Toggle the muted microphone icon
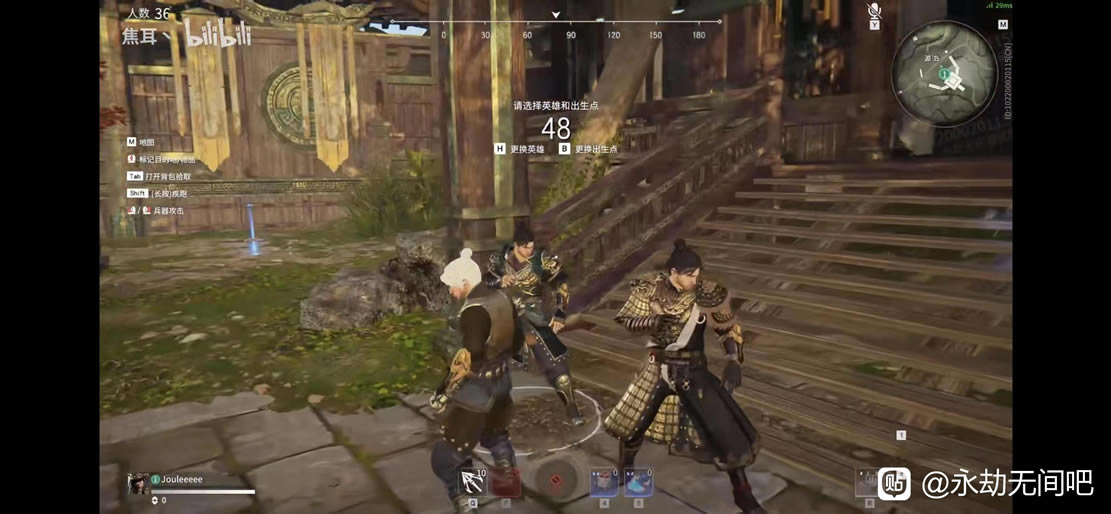The height and width of the screenshot is (514, 1111). click(x=874, y=11)
